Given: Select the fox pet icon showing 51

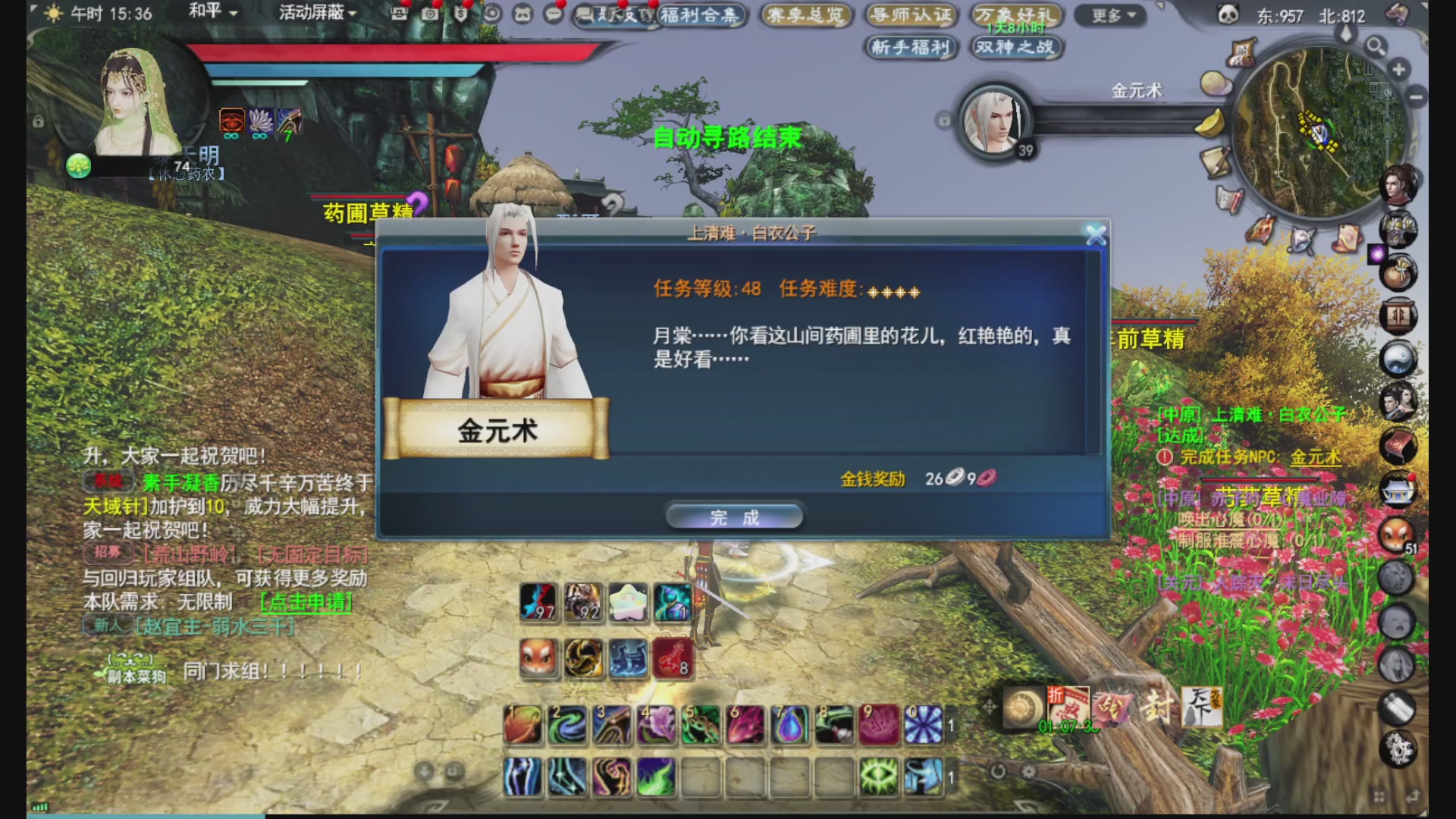Looking at the screenshot, I should pos(1395,535).
